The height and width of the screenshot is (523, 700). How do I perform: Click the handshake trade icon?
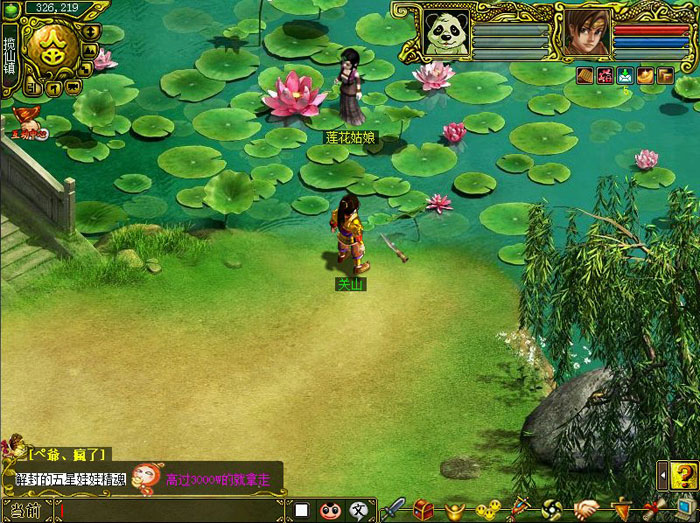pyautogui.click(x=587, y=509)
